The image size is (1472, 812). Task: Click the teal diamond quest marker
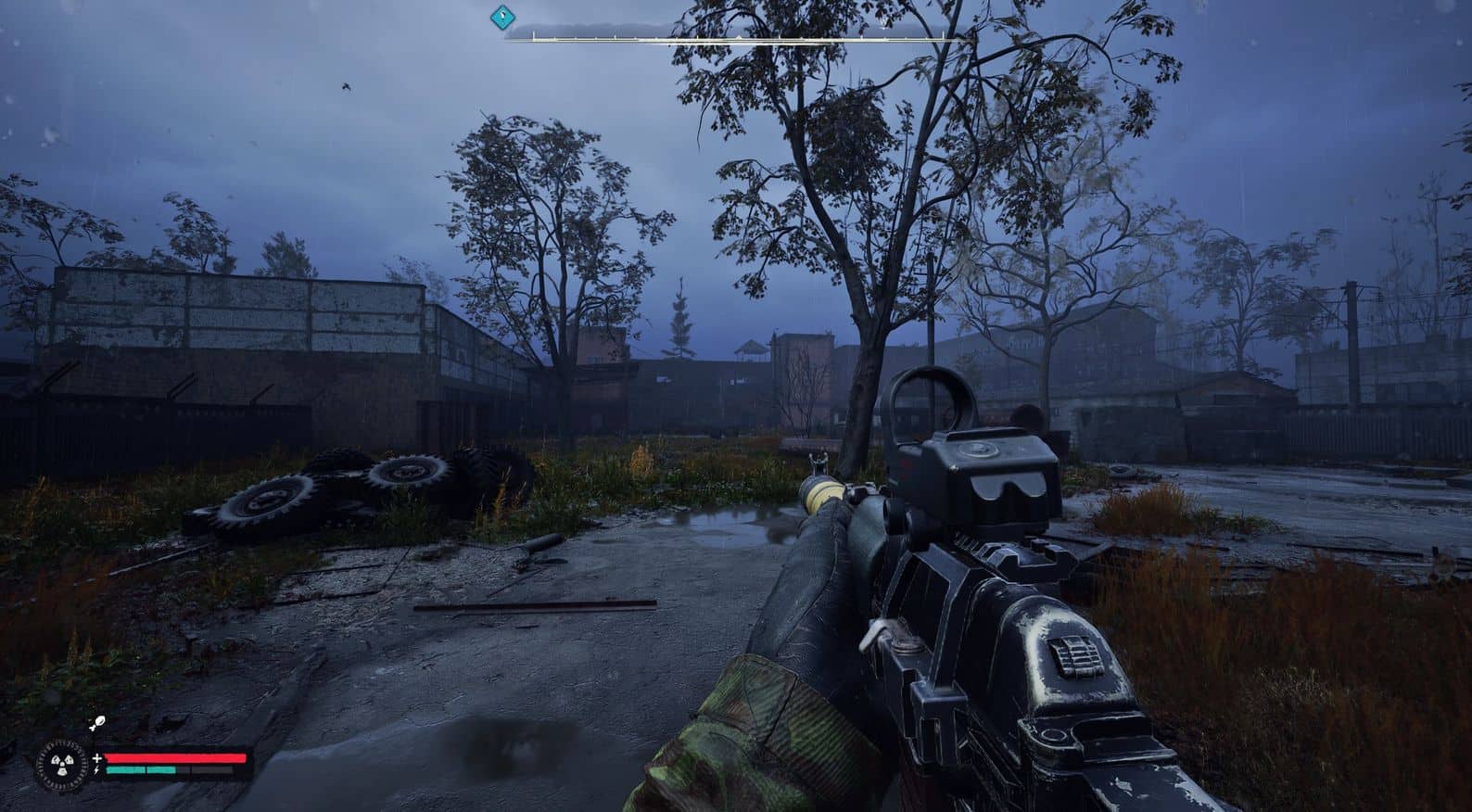(502, 15)
